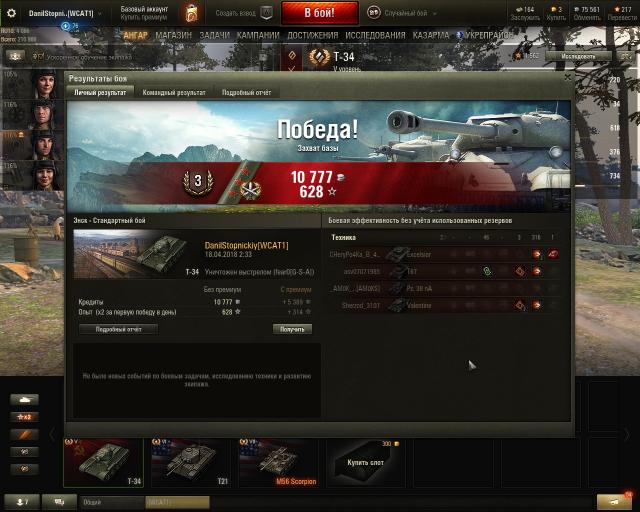Go to the КАЗАРМА barracks
The height and width of the screenshot is (512, 640).
pyautogui.click(x=431, y=34)
